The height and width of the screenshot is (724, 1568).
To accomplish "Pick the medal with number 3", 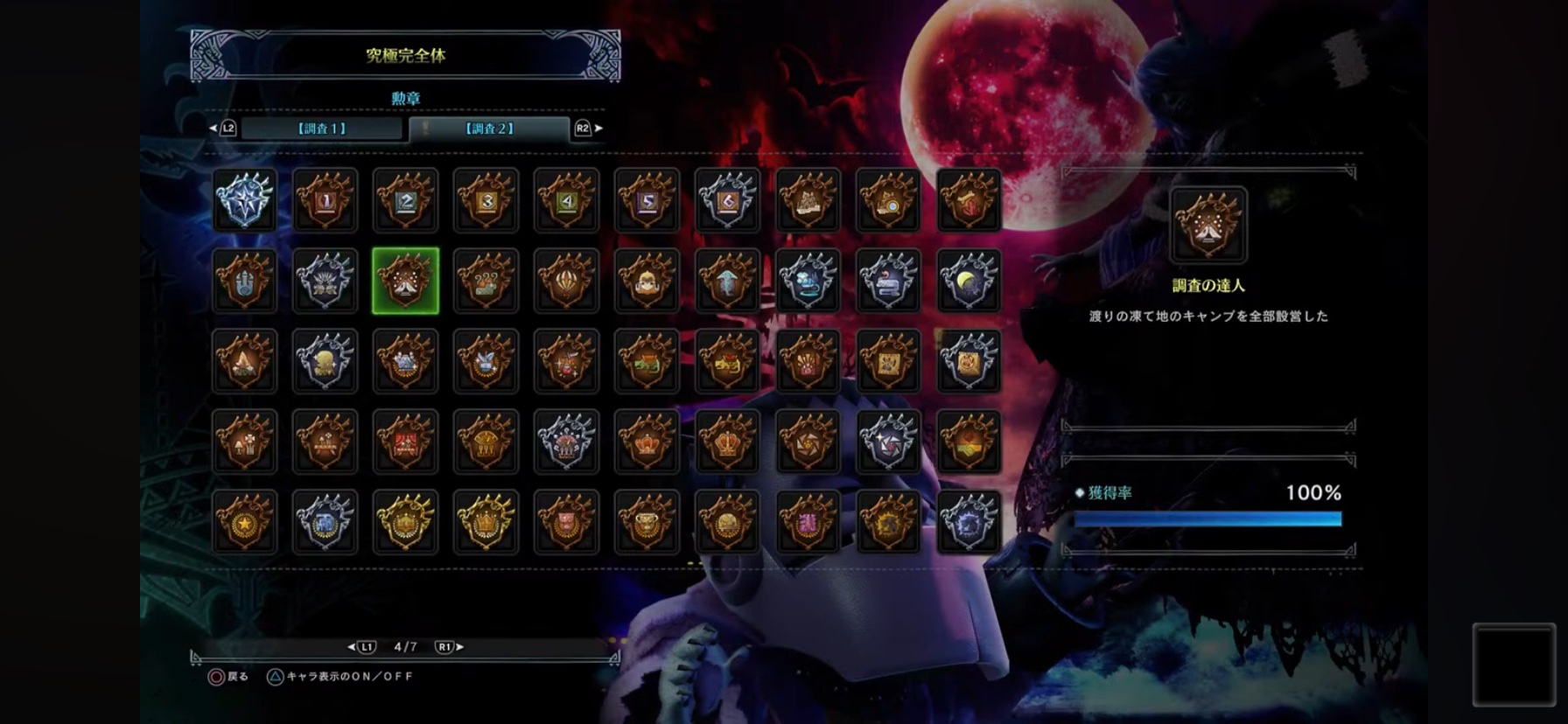I will point(486,200).
